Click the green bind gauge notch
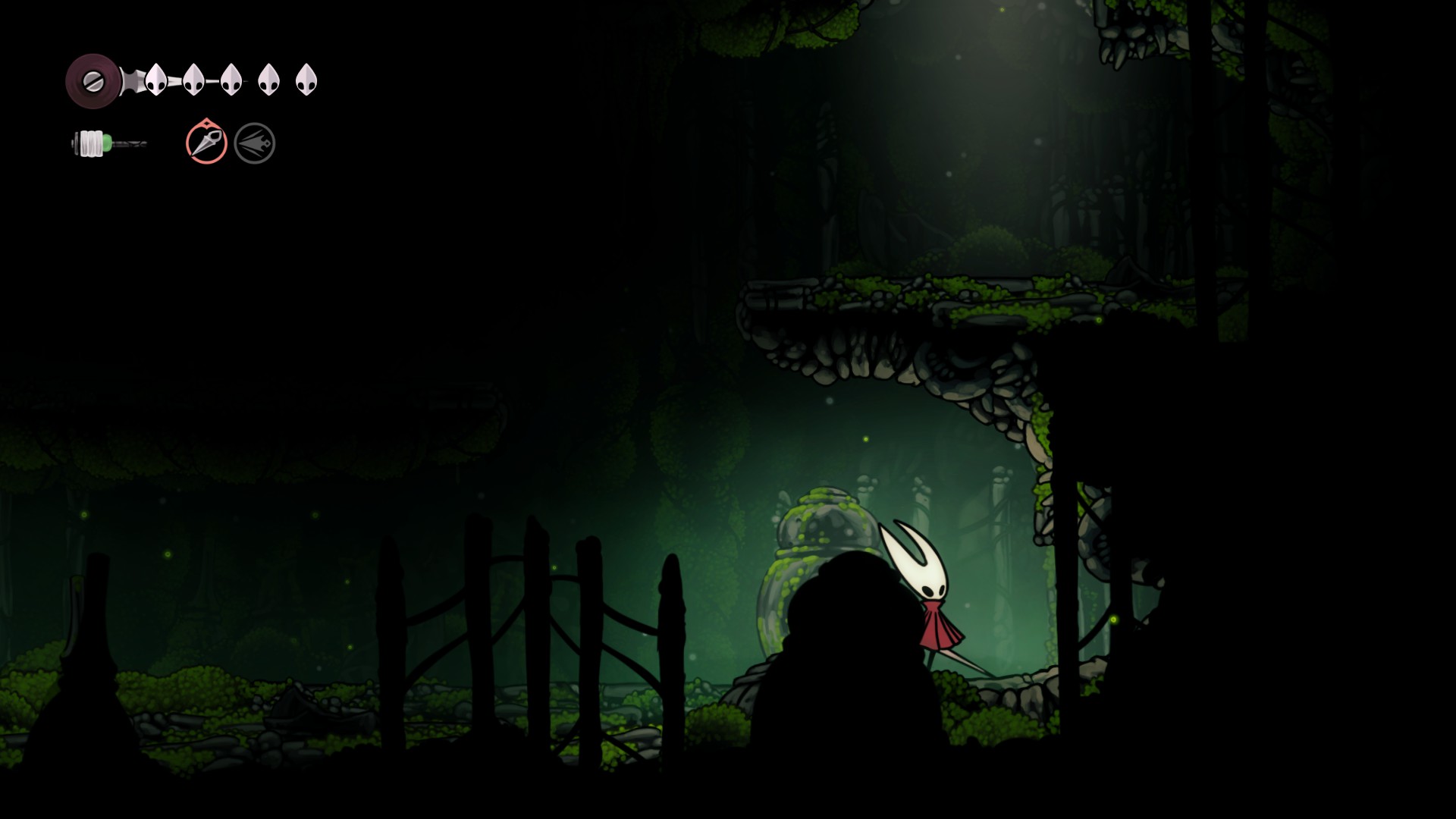The image size is (1456, 819). [108, 141]
